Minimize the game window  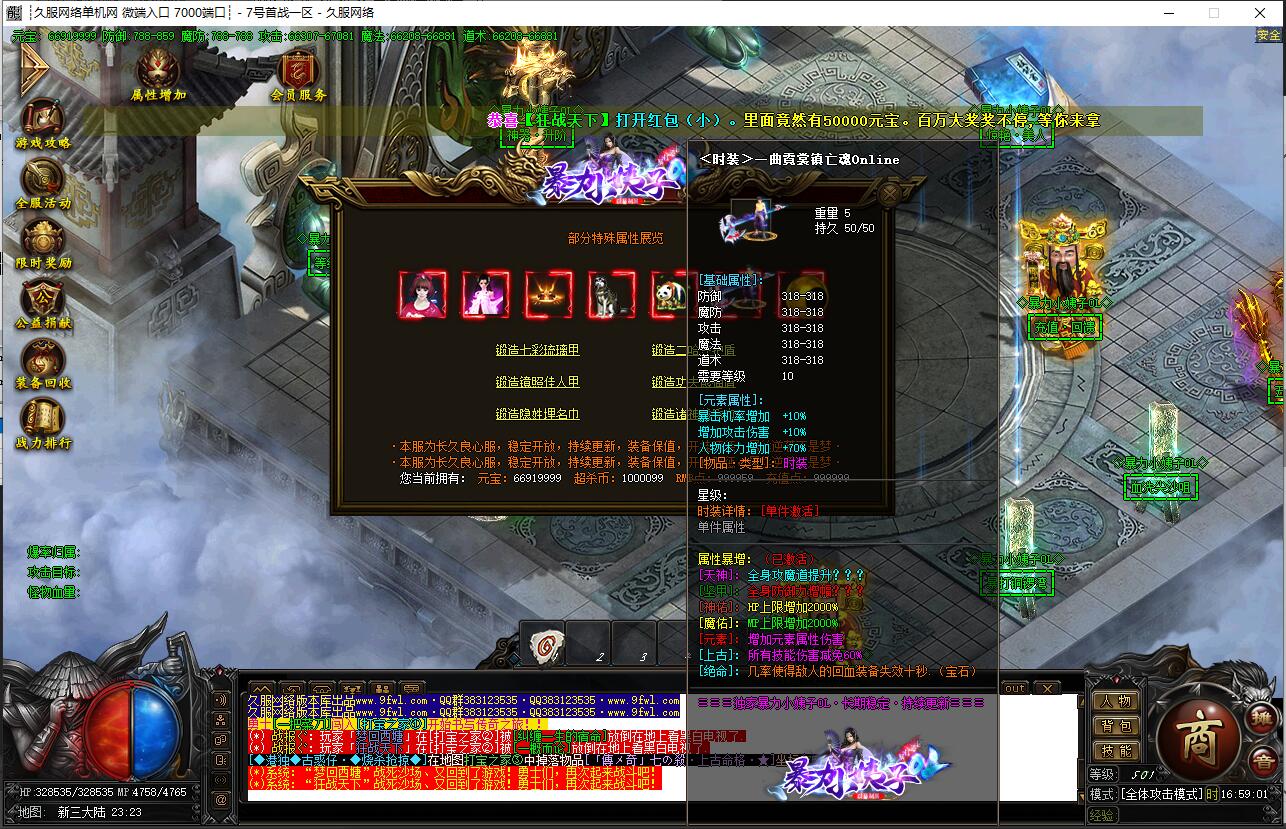tap(1167, 13)
